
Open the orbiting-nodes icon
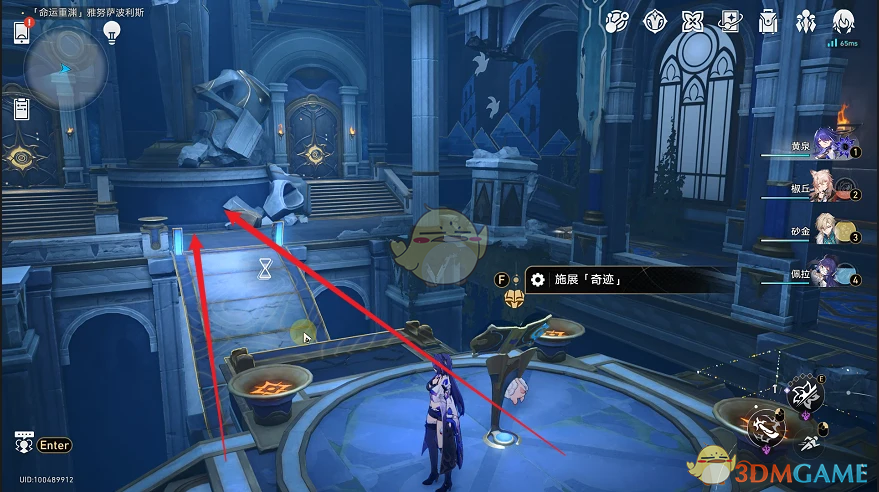617,22
